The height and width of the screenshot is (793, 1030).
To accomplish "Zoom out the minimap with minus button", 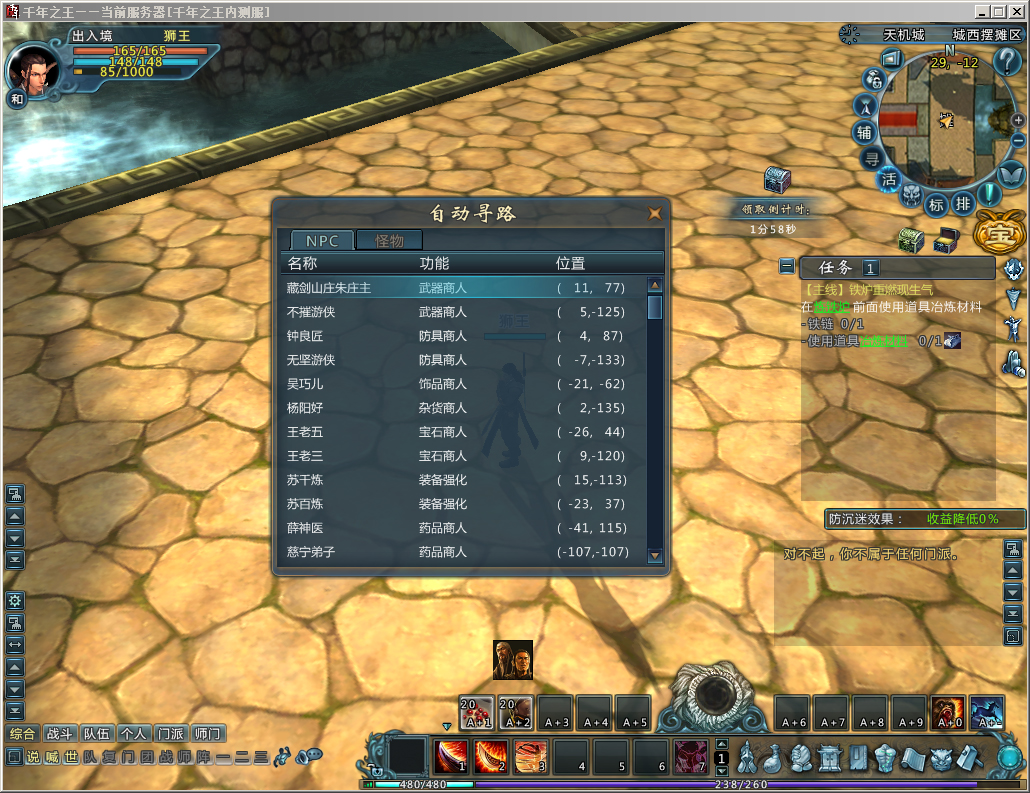I will coord(1018,141).
